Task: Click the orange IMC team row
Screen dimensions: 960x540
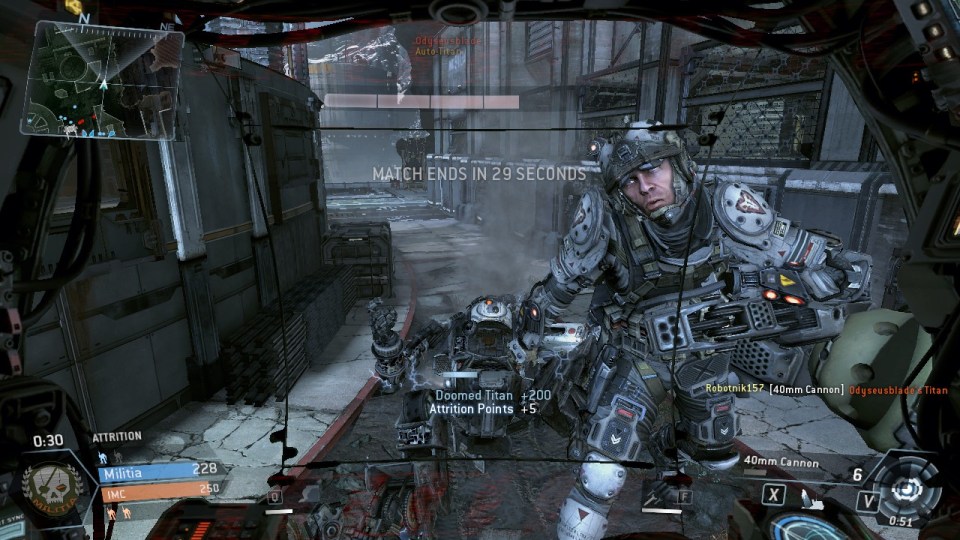Action: 160,491
